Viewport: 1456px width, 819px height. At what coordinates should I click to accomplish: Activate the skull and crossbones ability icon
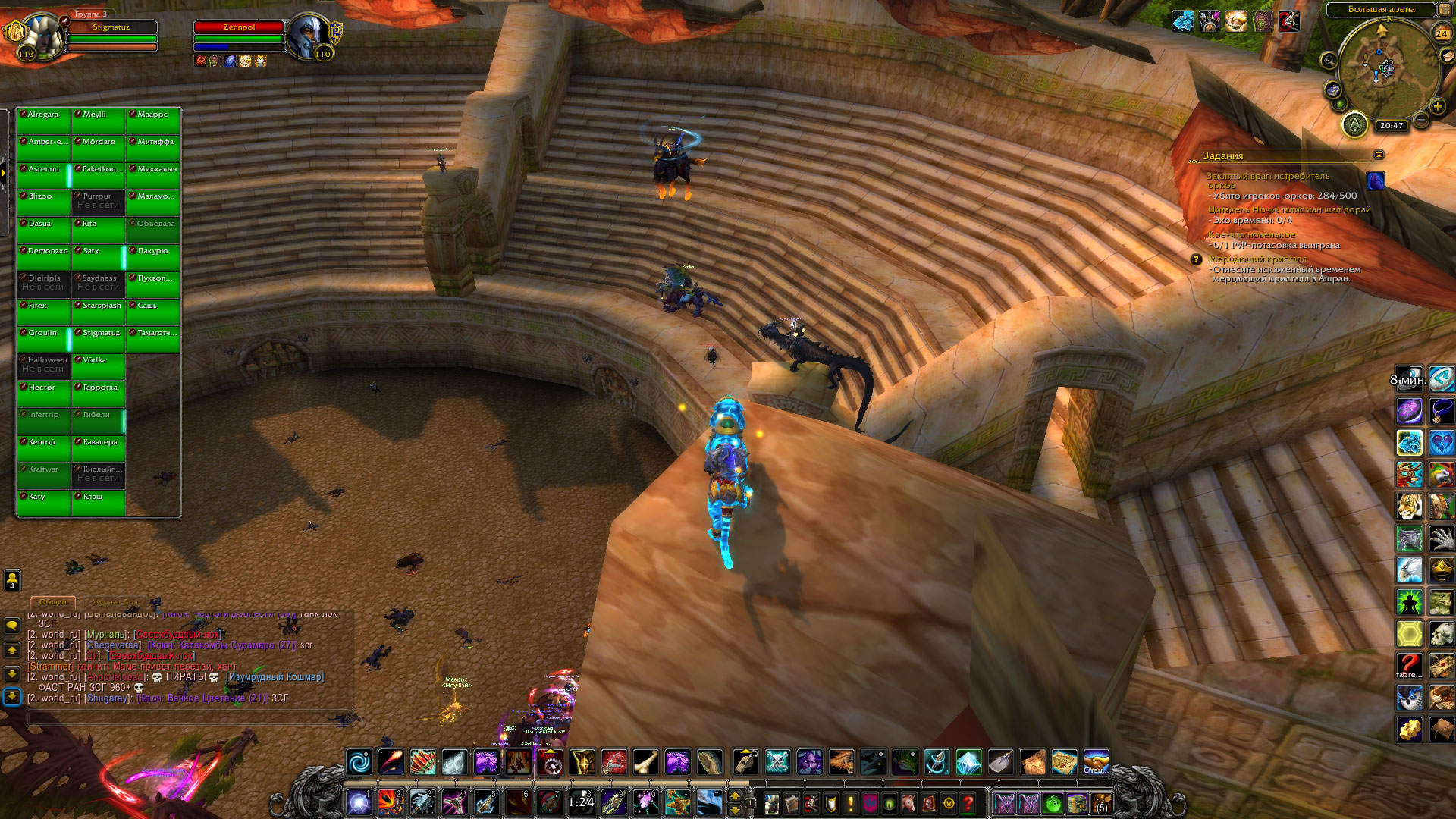777,762
